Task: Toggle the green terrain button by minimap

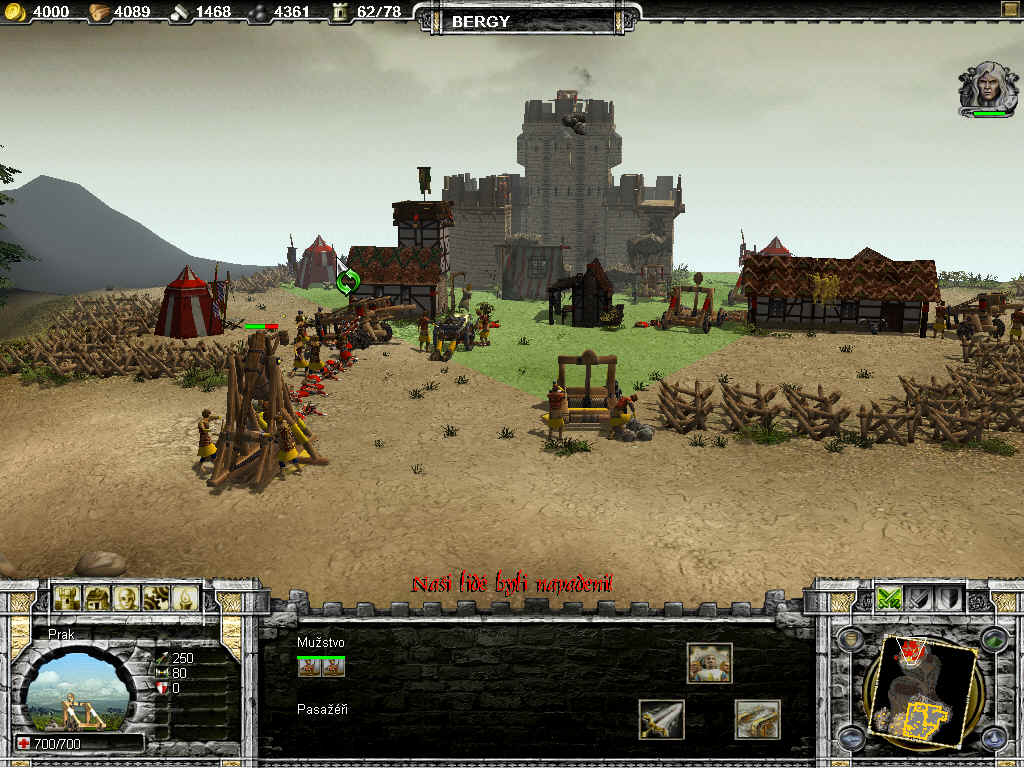Action: click(x=992, y=640)
